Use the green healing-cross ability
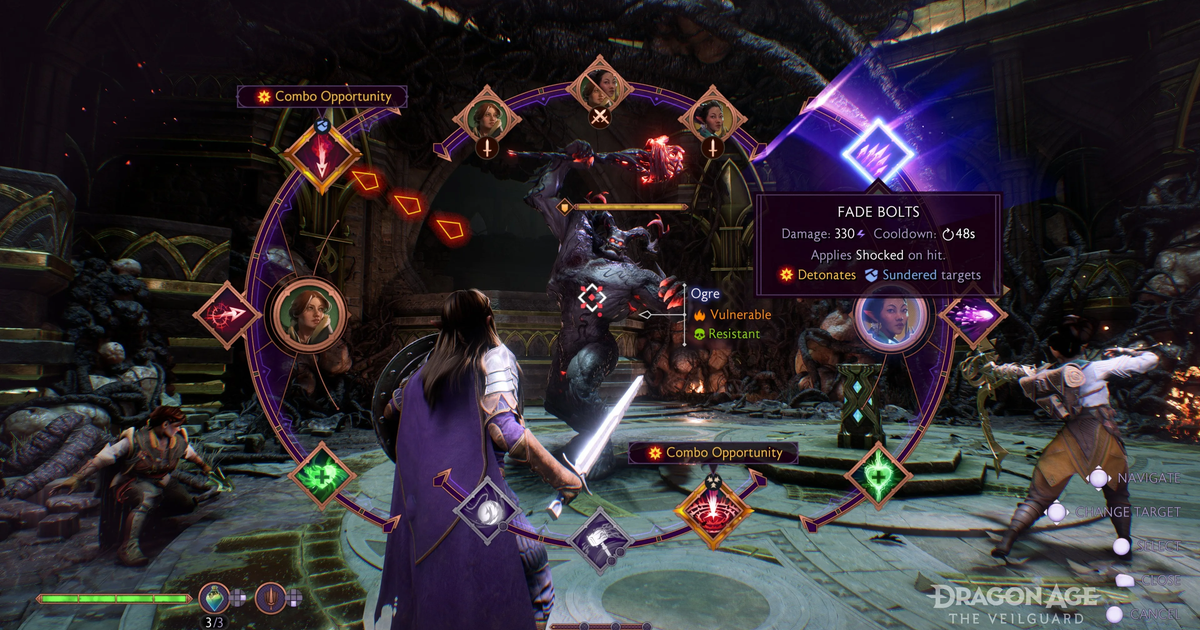 tap(322, 477)
